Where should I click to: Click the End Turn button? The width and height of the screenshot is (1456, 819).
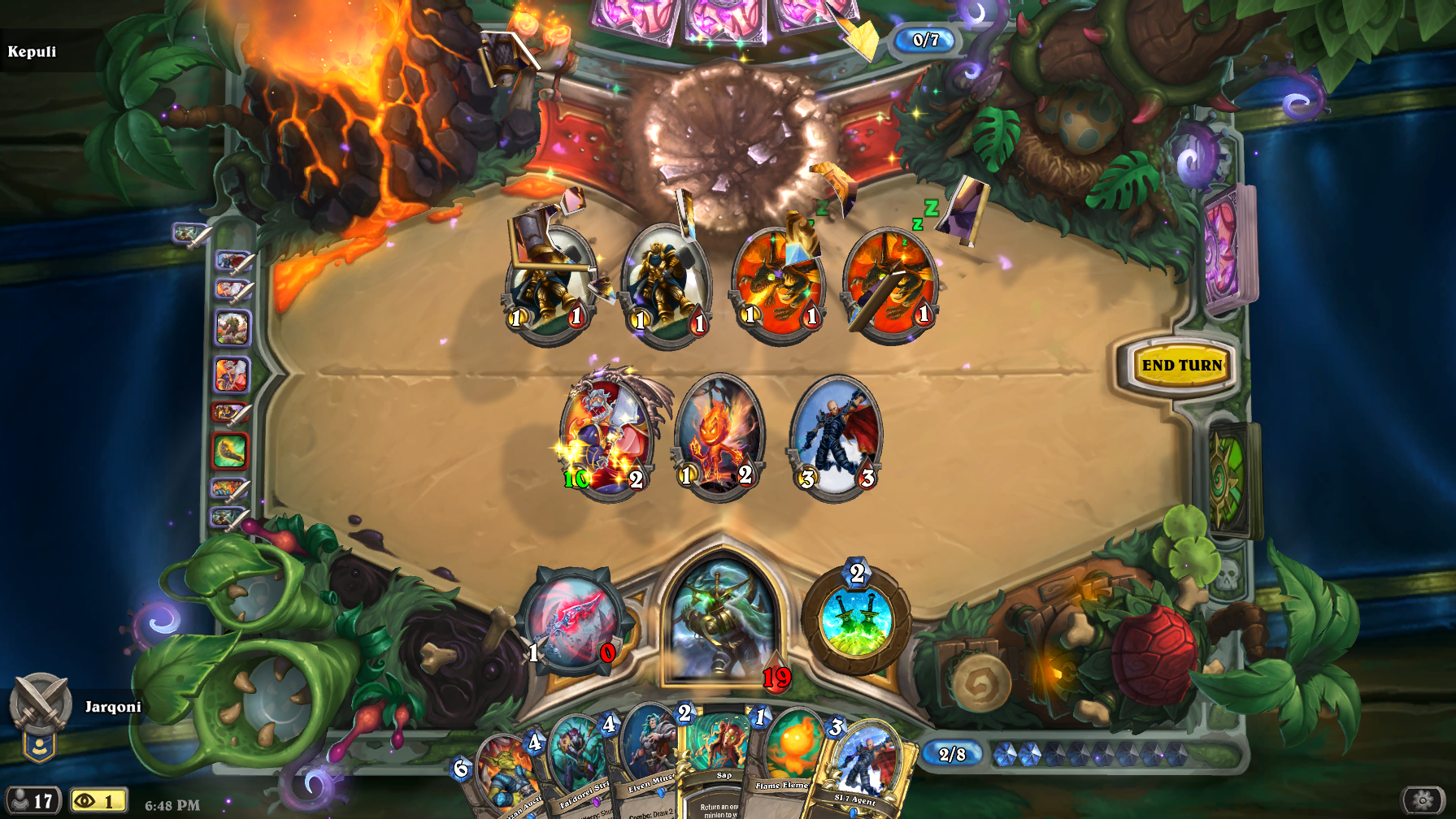1181,366
